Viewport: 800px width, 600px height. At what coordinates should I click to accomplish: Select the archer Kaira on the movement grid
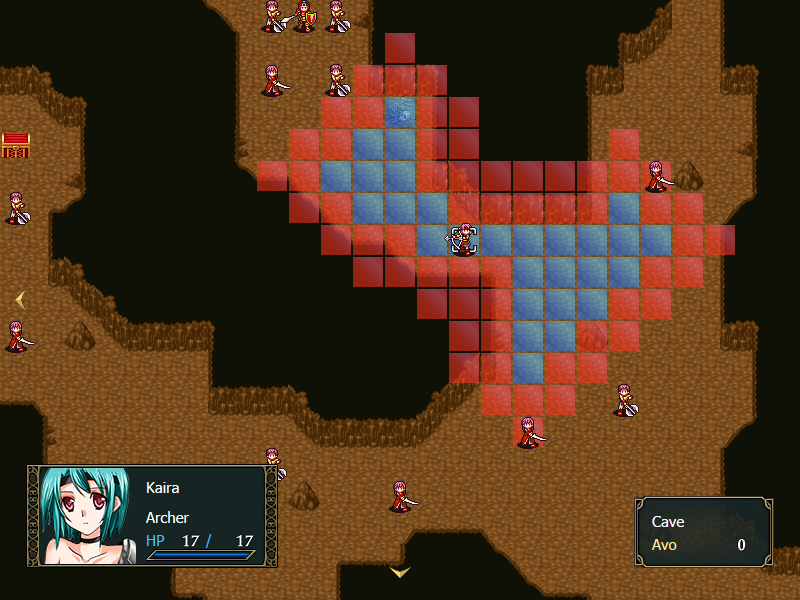pyautogui.click(x=463, y=240)
